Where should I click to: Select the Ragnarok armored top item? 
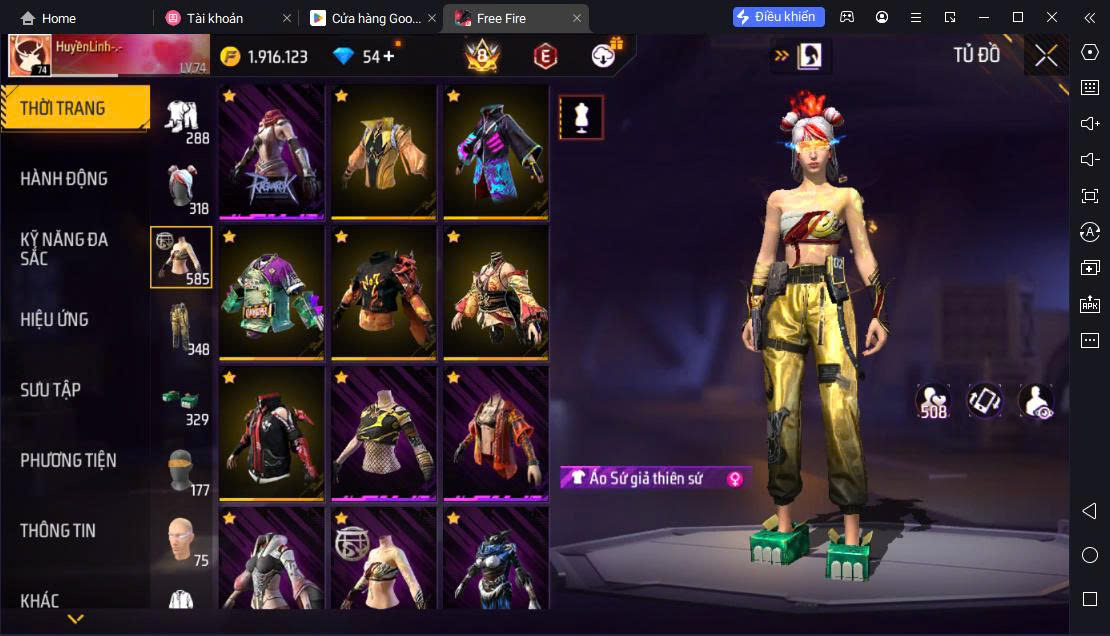click(272, 151)
